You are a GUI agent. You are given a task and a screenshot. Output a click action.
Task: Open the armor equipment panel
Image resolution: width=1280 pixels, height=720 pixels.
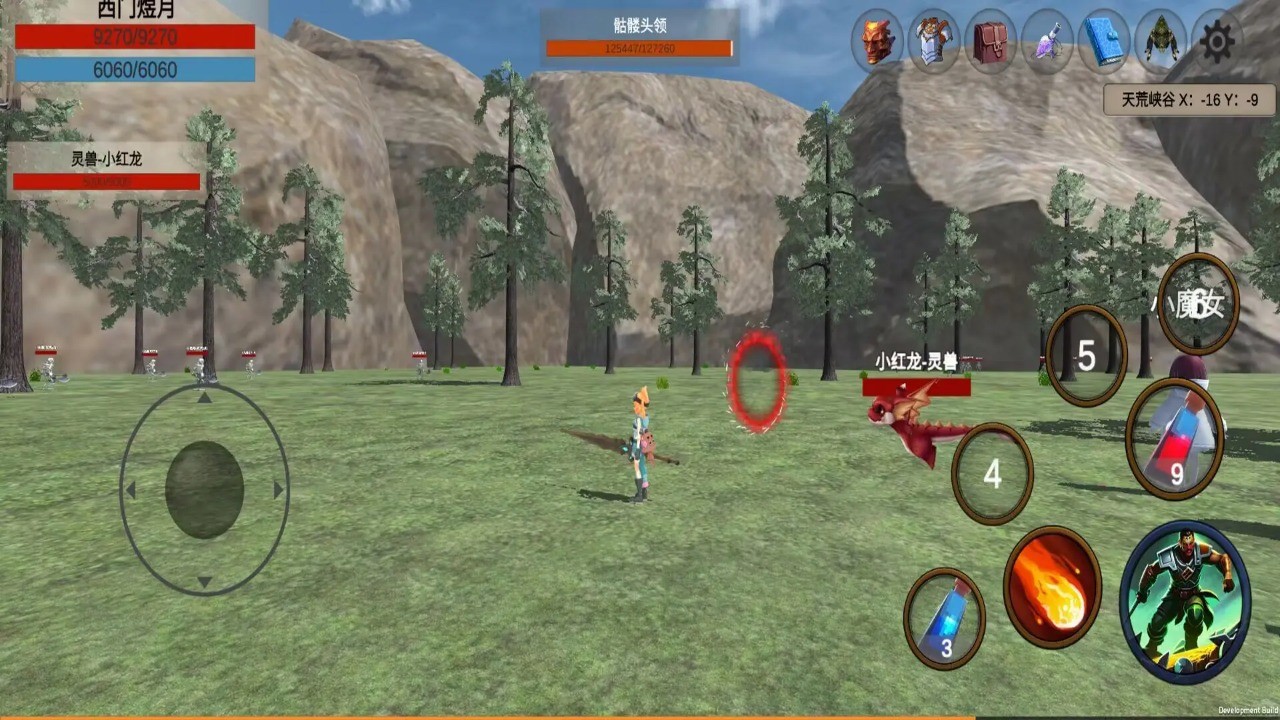[933, 42]
